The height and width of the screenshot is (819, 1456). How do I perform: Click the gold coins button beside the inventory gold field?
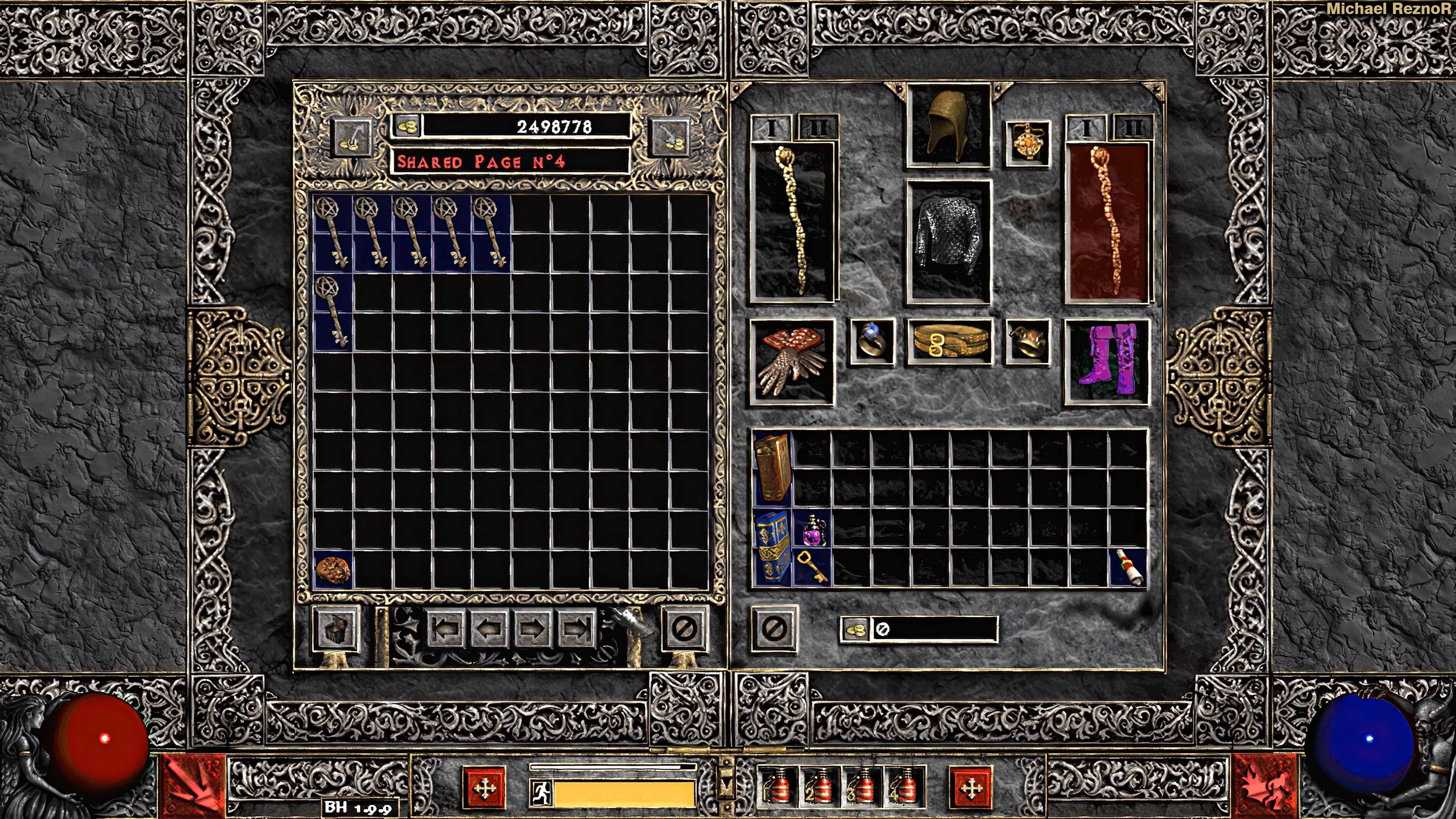855,629
